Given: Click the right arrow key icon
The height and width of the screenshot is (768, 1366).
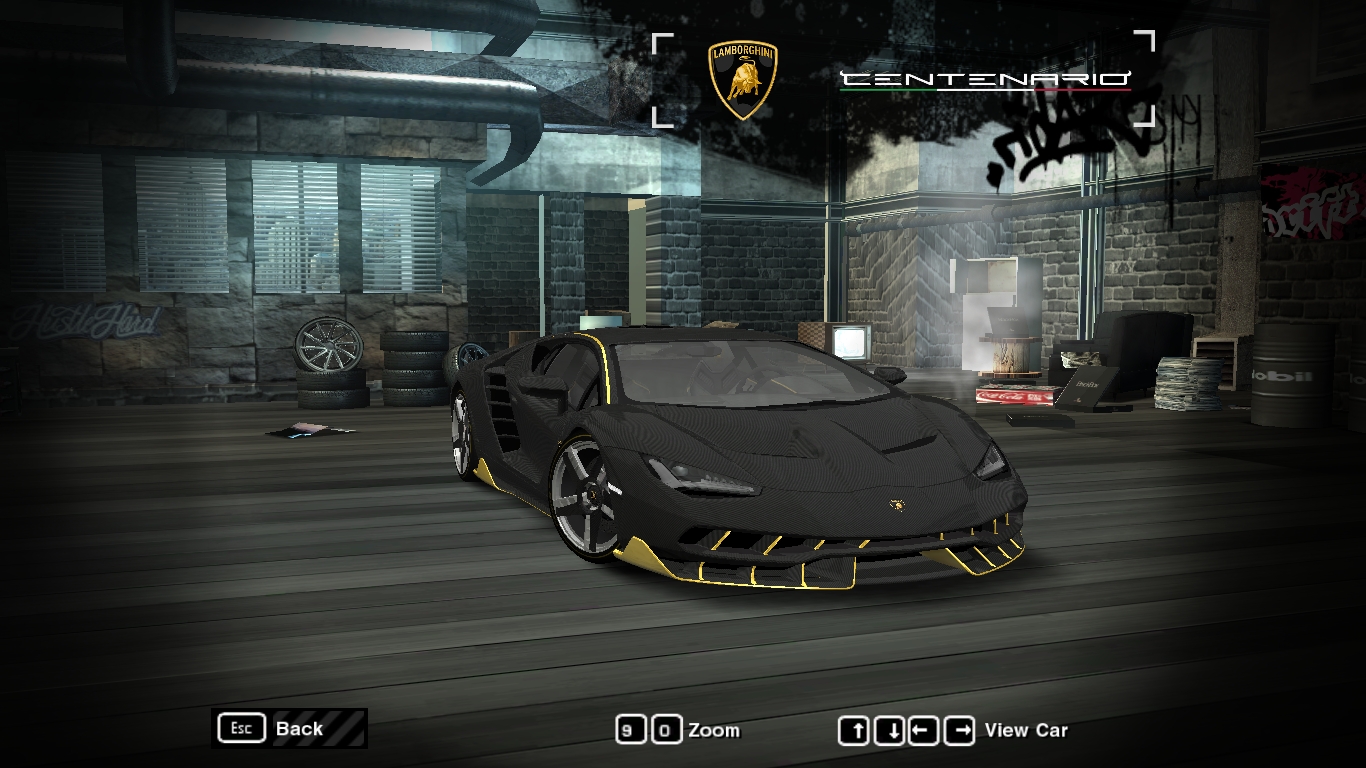Looking at the screenshot, I should 958,731.
